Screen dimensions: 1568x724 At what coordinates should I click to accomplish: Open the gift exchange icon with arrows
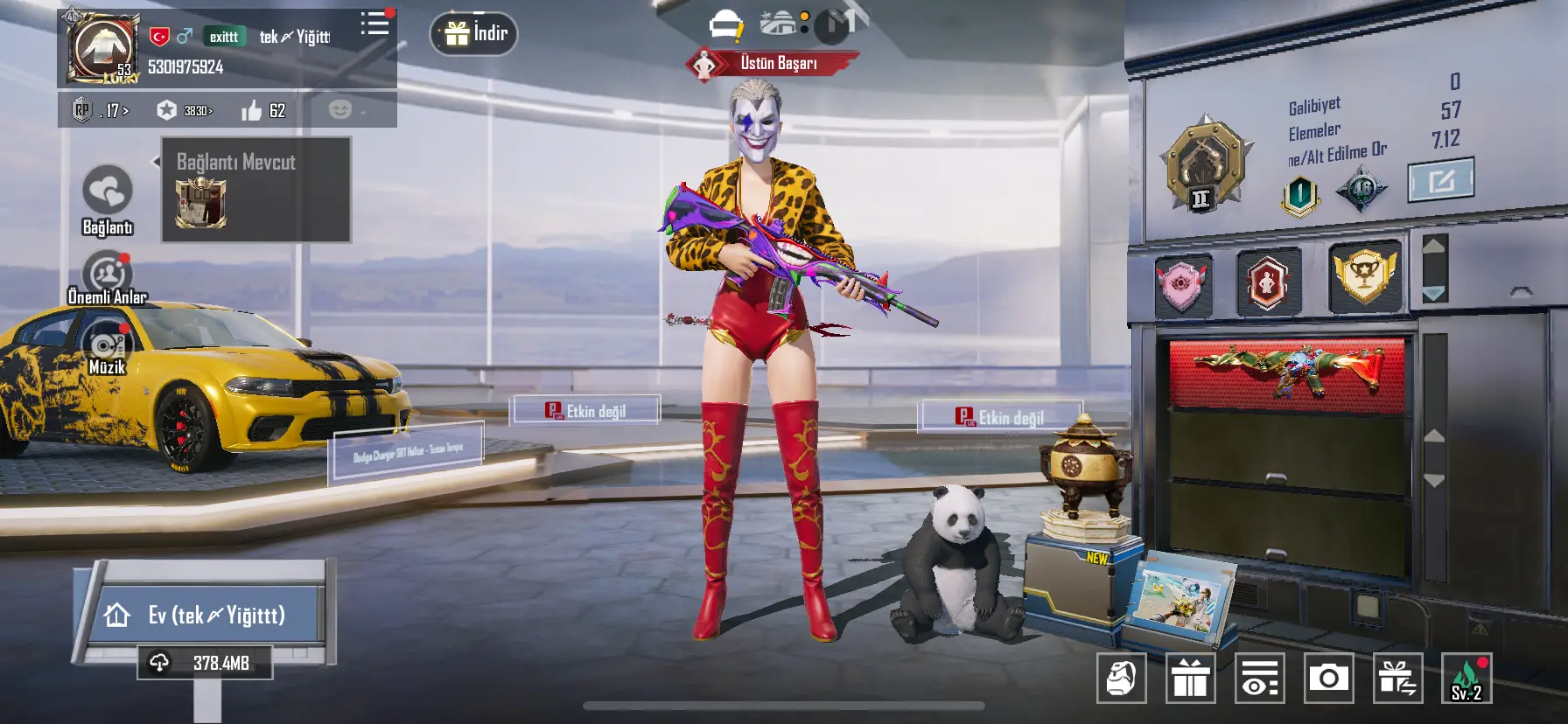(1397, 678)
